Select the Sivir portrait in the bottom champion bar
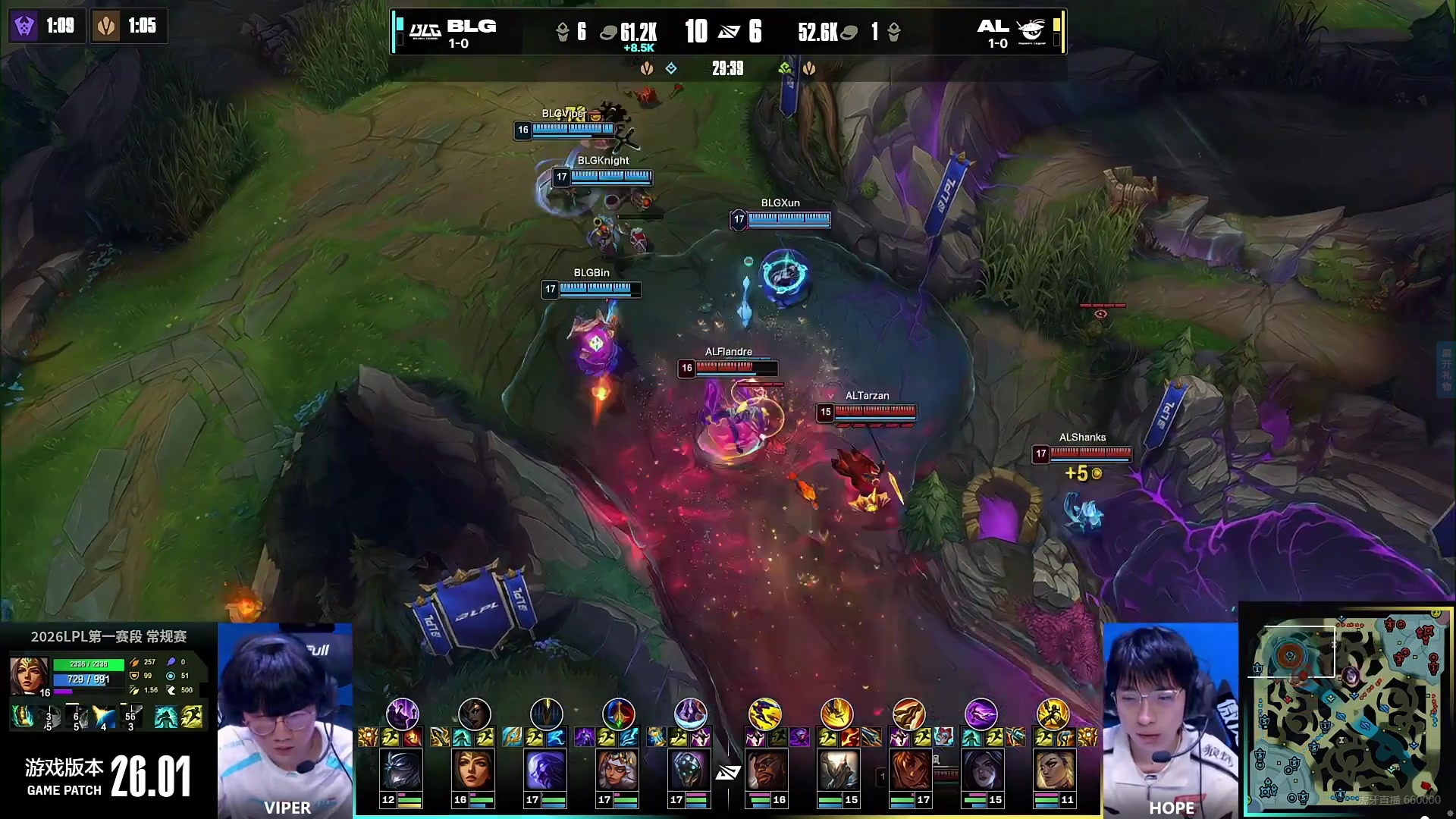Screen dimensions: 1456x819 pyautogui.click(x=473, y=770)
